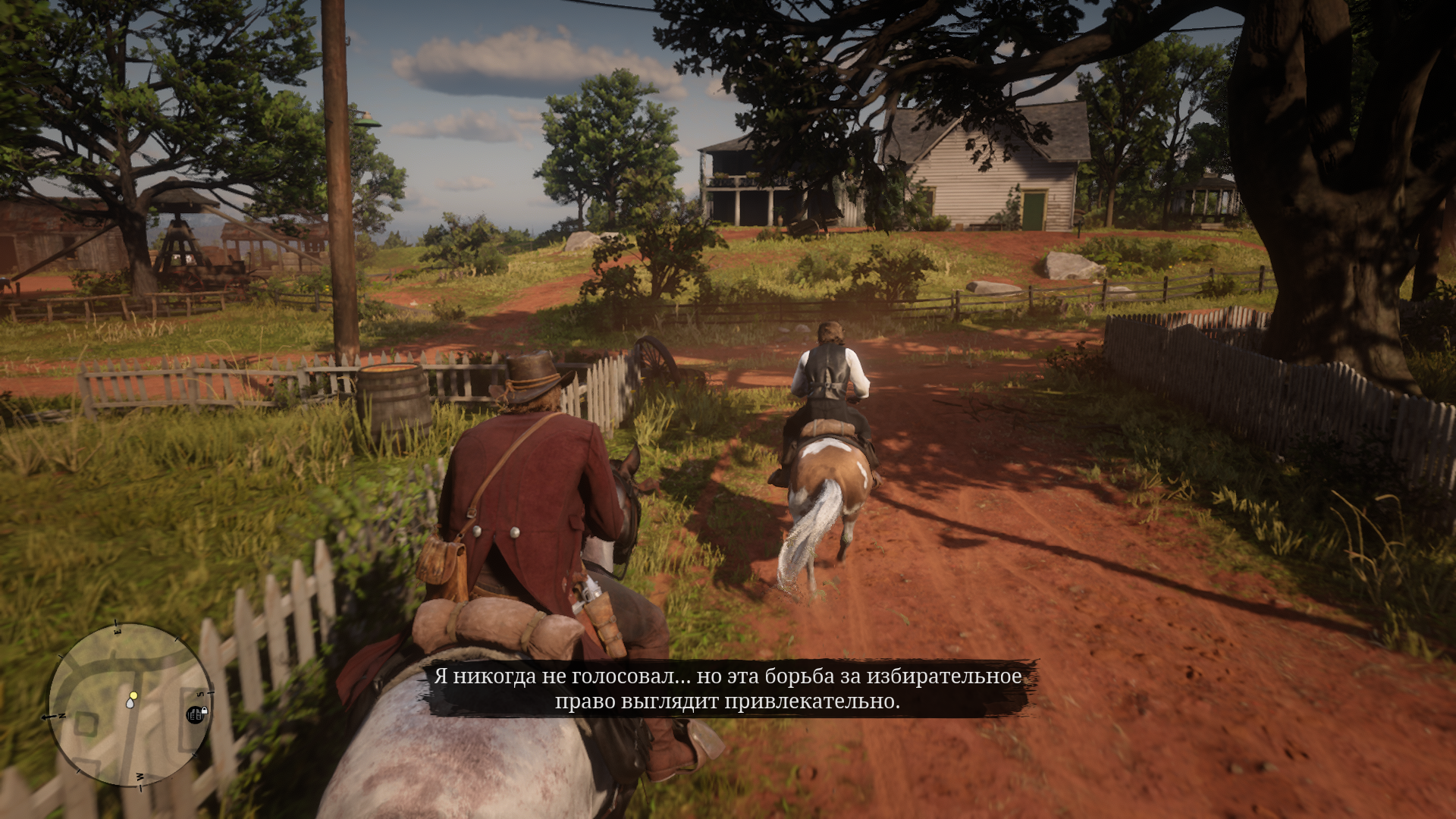This screenshot has width=1456, height=819.
Task: Select the yellow companion blip on minimap
Action: point(134,695)
